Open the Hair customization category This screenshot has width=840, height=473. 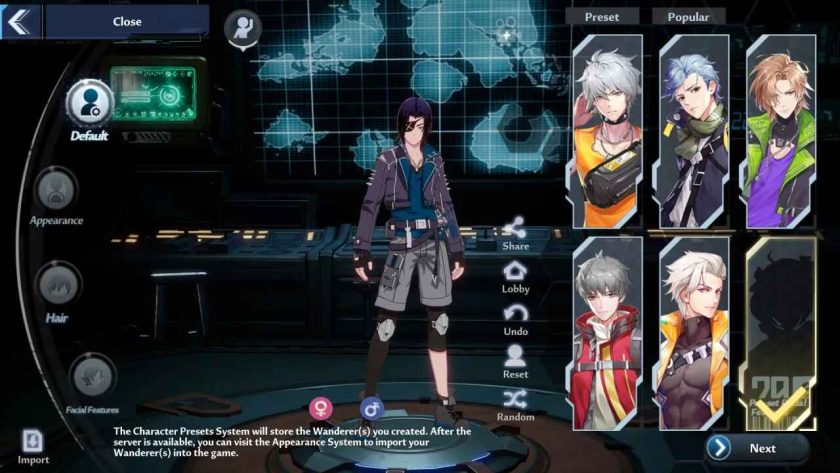pos(57,285)
